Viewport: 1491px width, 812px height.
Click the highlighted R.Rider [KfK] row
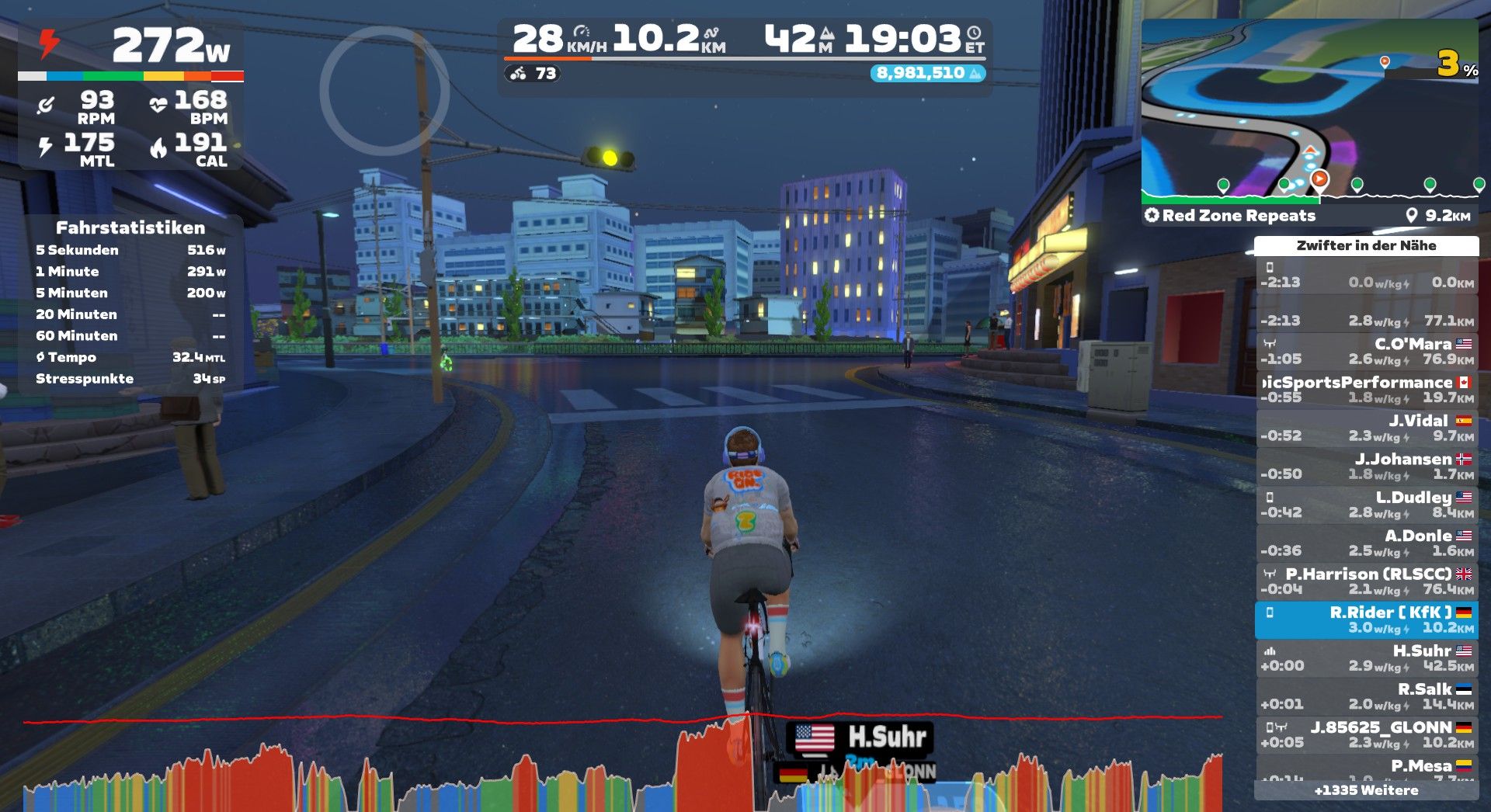tap(1367, 619)
